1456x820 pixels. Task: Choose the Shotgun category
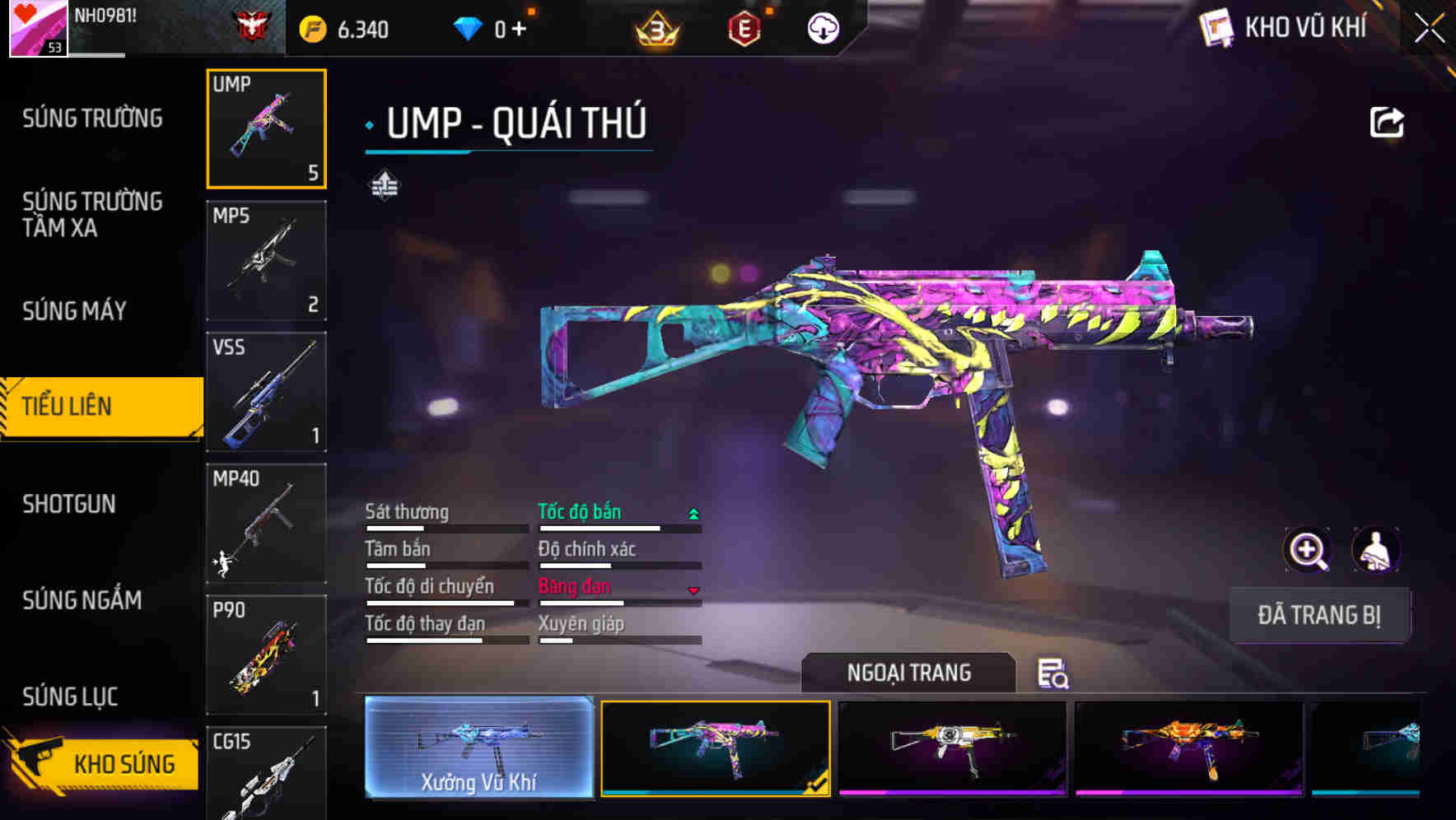click(x=69, y=504)
